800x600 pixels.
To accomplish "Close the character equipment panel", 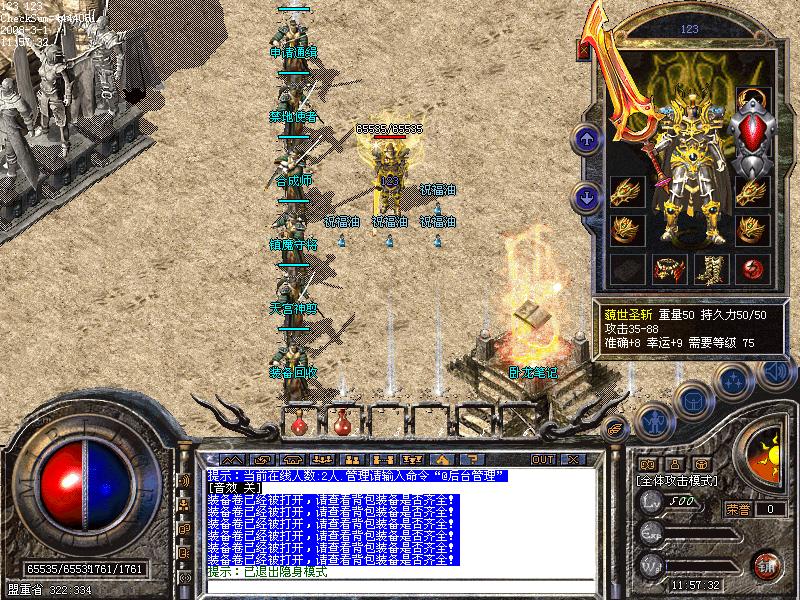I will [x=584, y=48].
